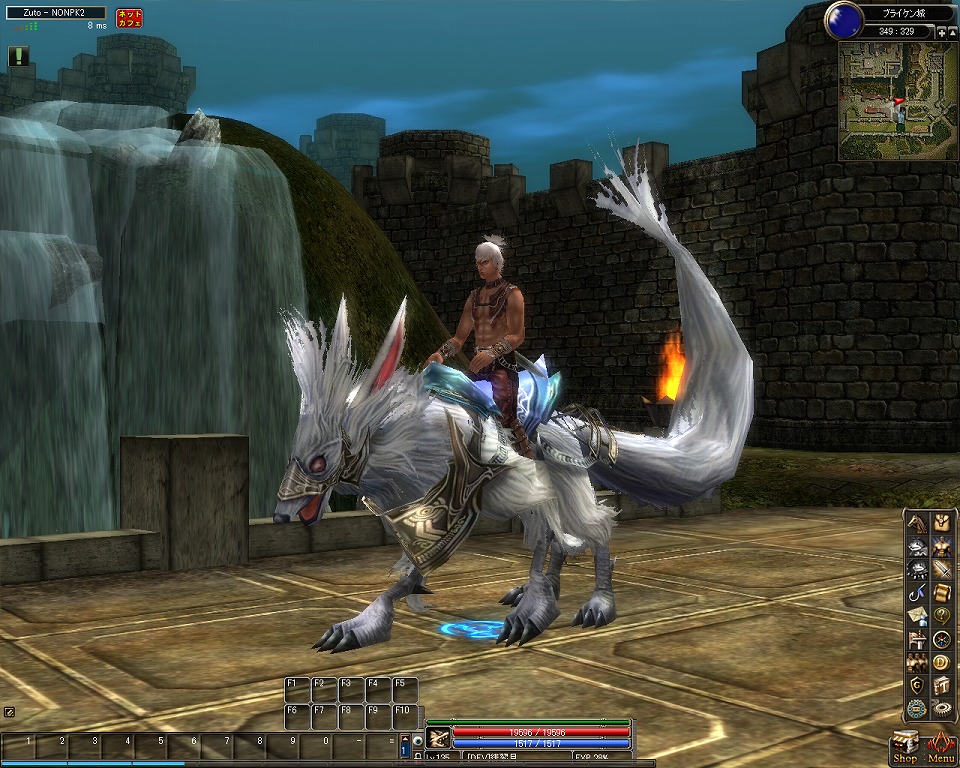Open the fishing hook icon
The height and width of the screenshot is (768, 960).
click(x=917, y=593)
